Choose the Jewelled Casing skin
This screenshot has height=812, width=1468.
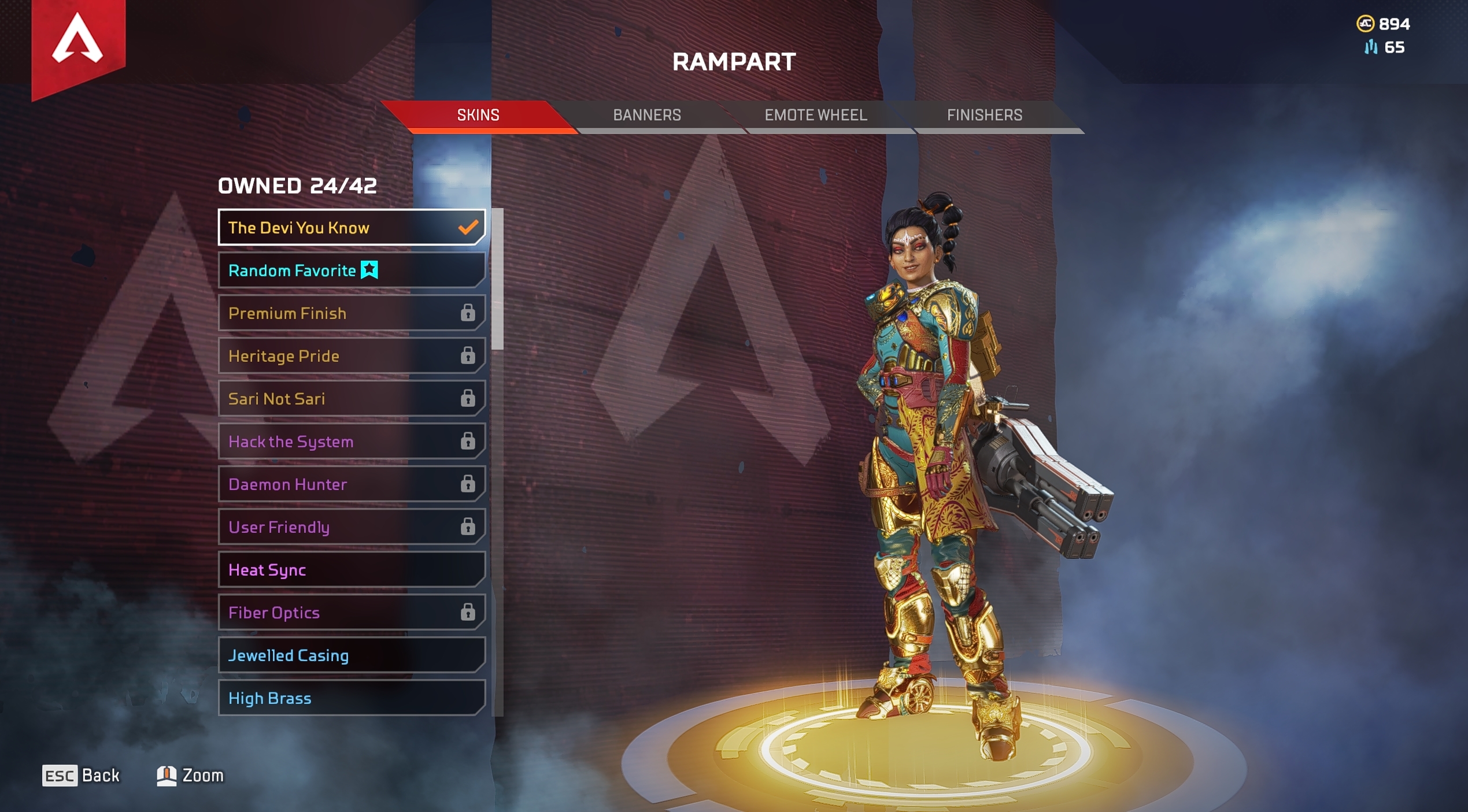click(x=351, y=655)
